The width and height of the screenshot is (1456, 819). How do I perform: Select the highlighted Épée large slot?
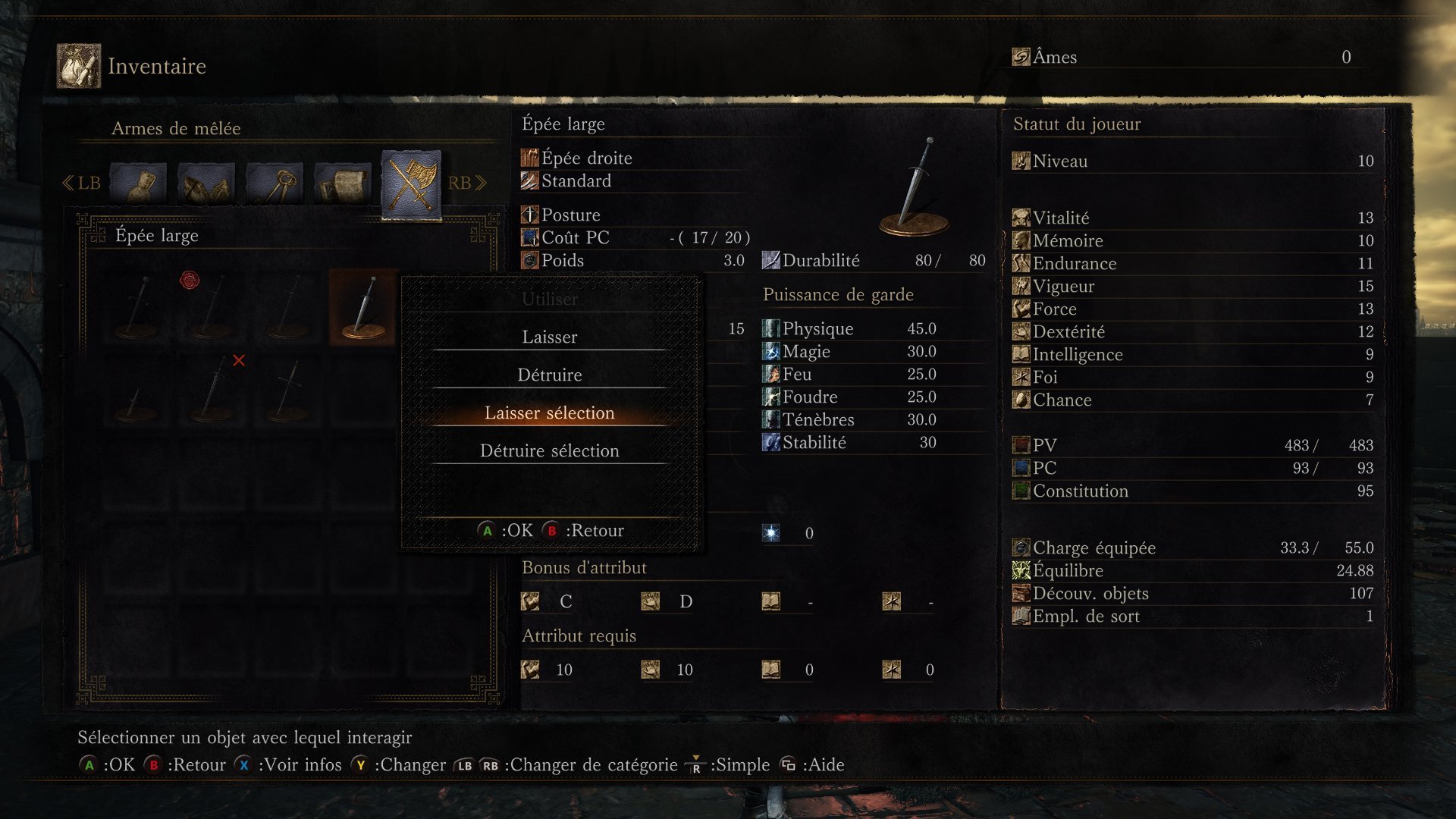(363, 307)
